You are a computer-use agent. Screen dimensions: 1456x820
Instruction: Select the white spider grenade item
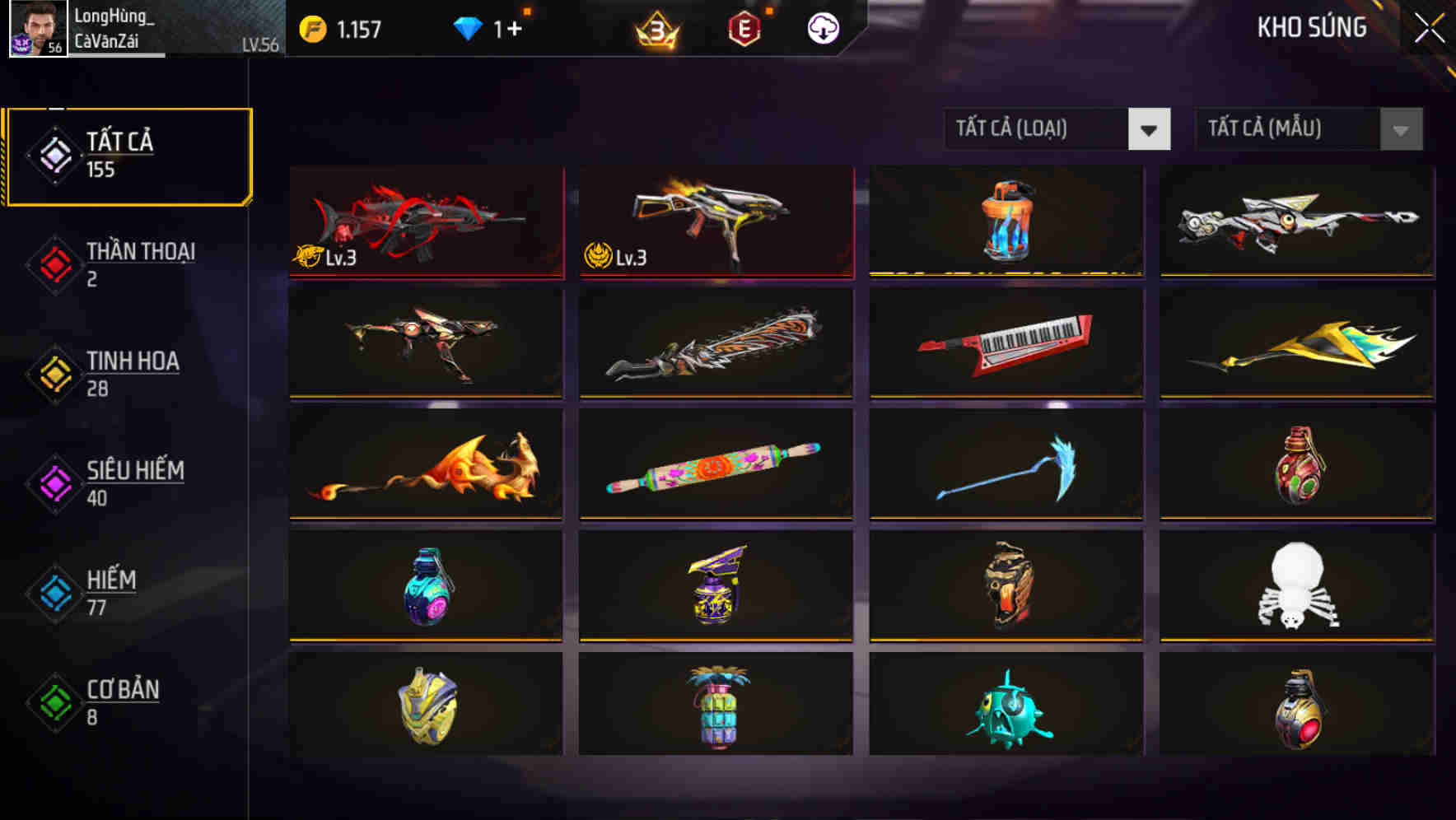[x=1297, y=586]
